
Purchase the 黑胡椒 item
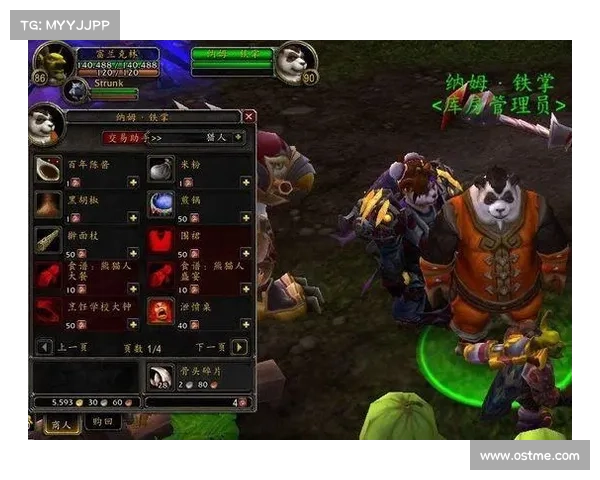coord(48,205)
